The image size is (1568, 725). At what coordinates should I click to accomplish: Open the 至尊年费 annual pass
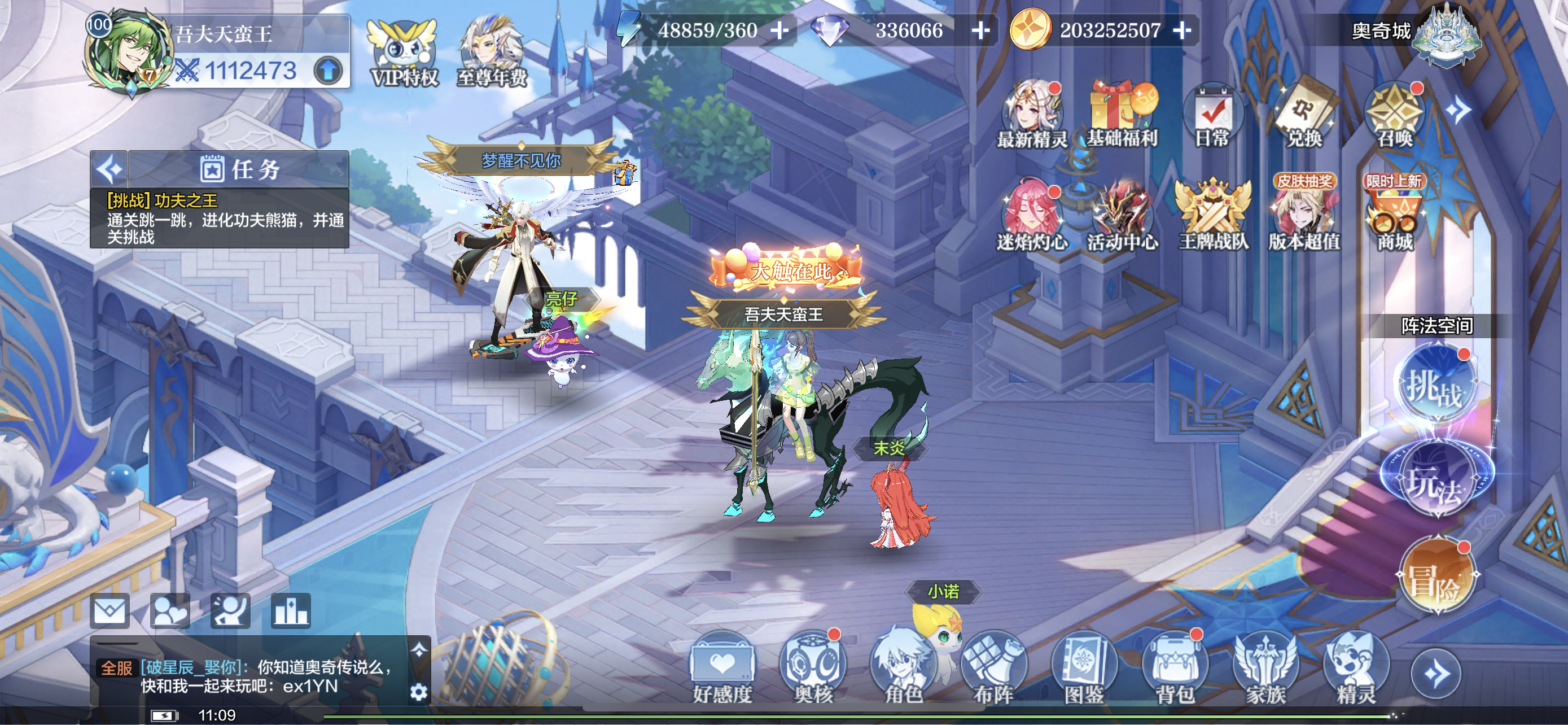(492, 54)
